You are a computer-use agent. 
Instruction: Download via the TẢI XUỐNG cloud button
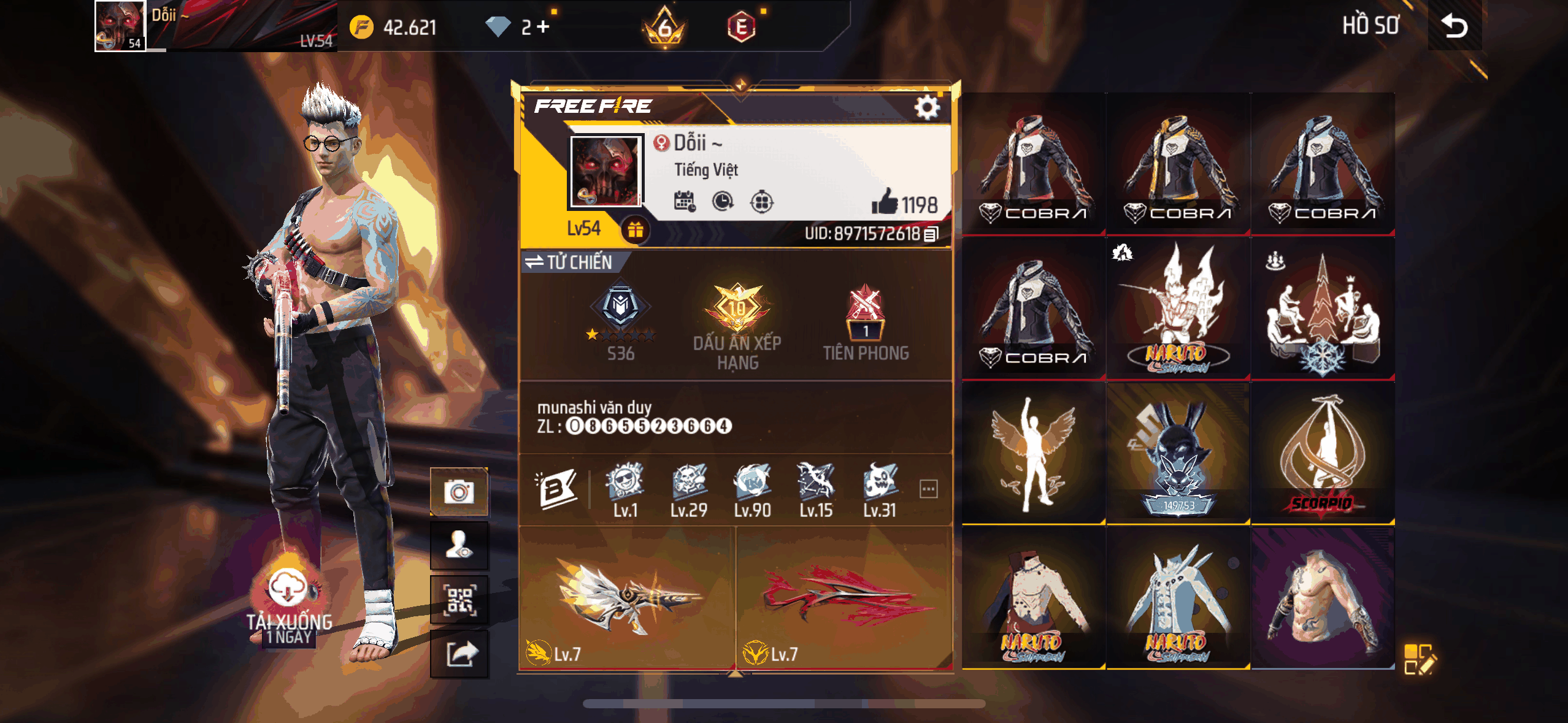coord(288,589)
